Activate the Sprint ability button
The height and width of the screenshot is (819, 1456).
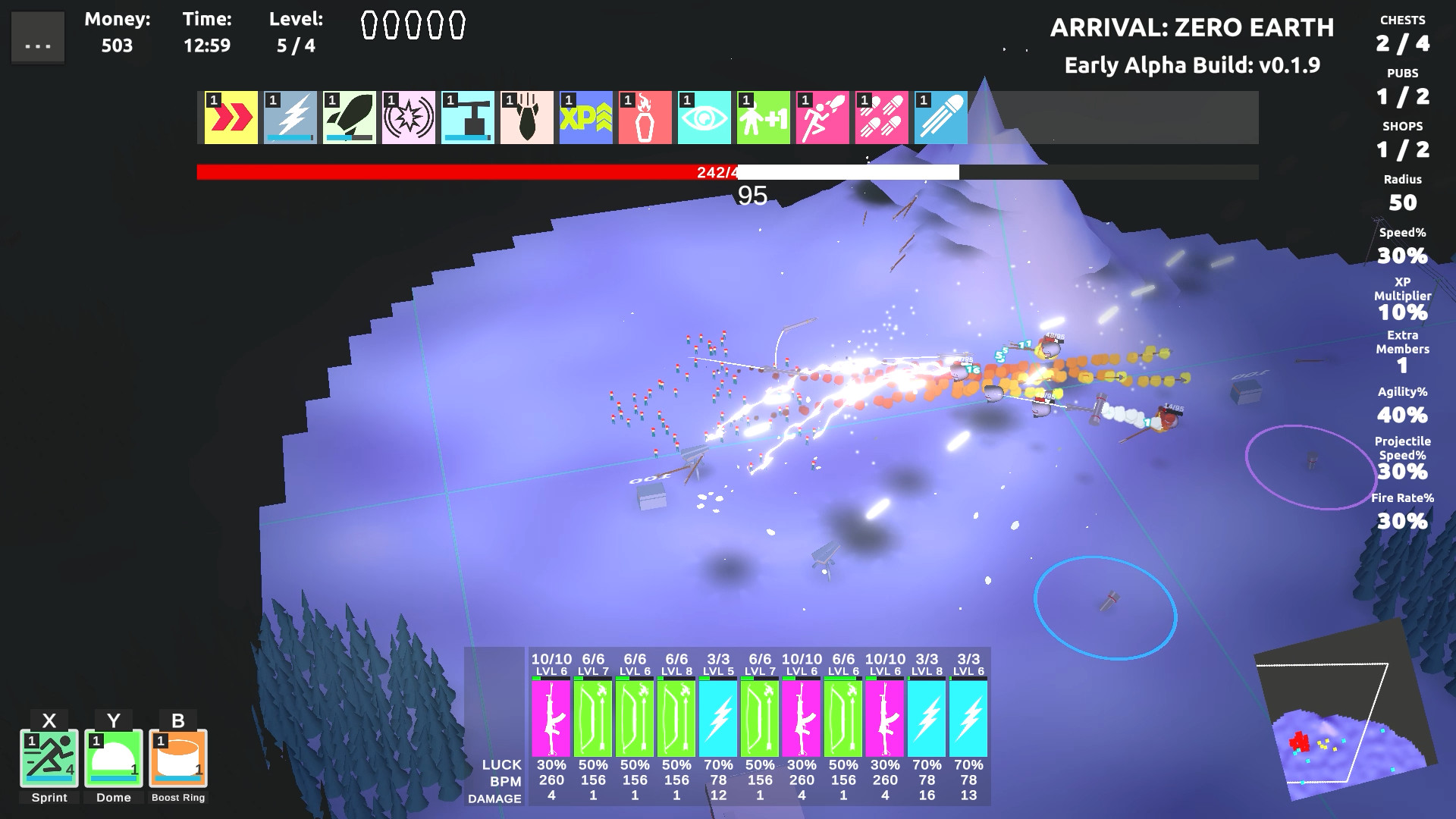pyautogui.click(x=49, y=758)
